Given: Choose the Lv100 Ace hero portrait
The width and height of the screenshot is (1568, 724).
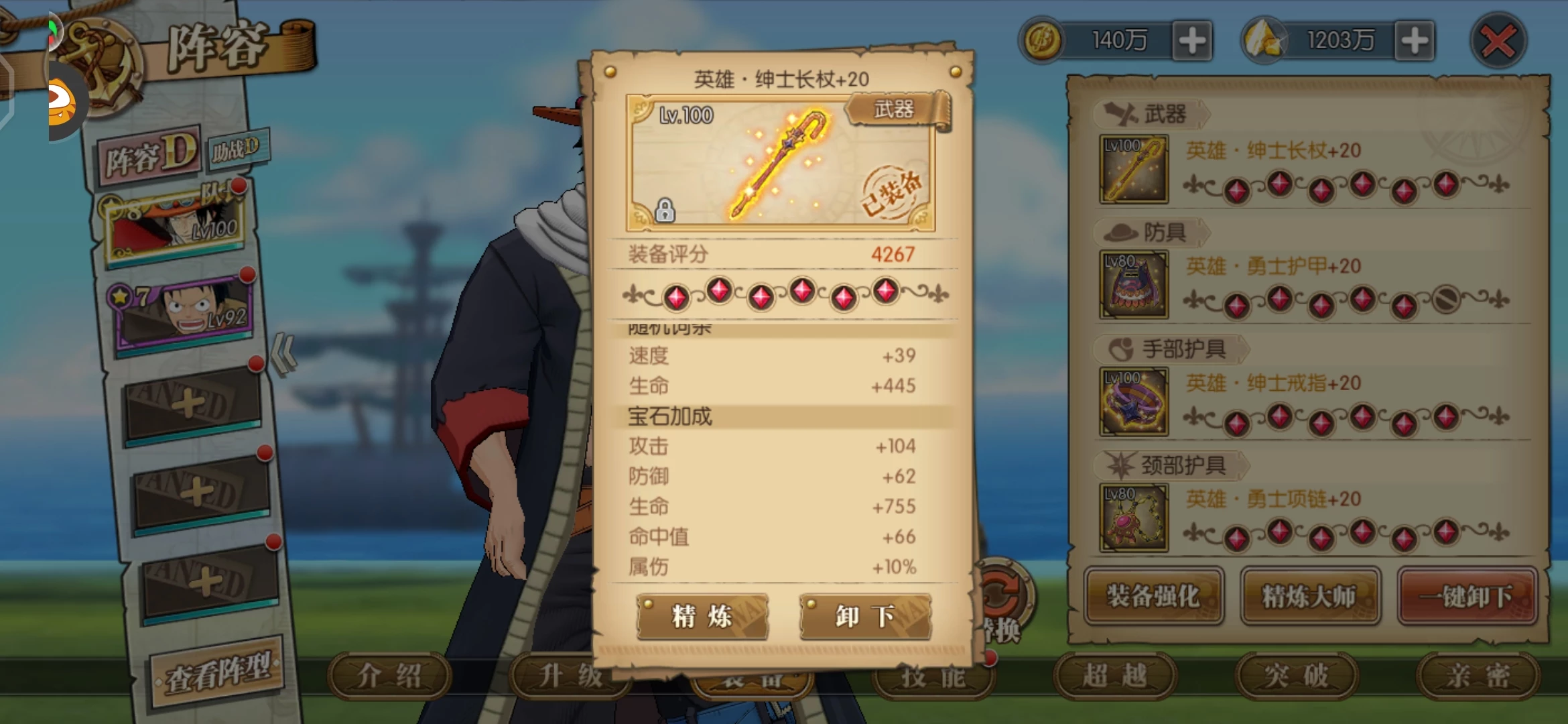Looking at the screenshot, I should coord(176,225).
